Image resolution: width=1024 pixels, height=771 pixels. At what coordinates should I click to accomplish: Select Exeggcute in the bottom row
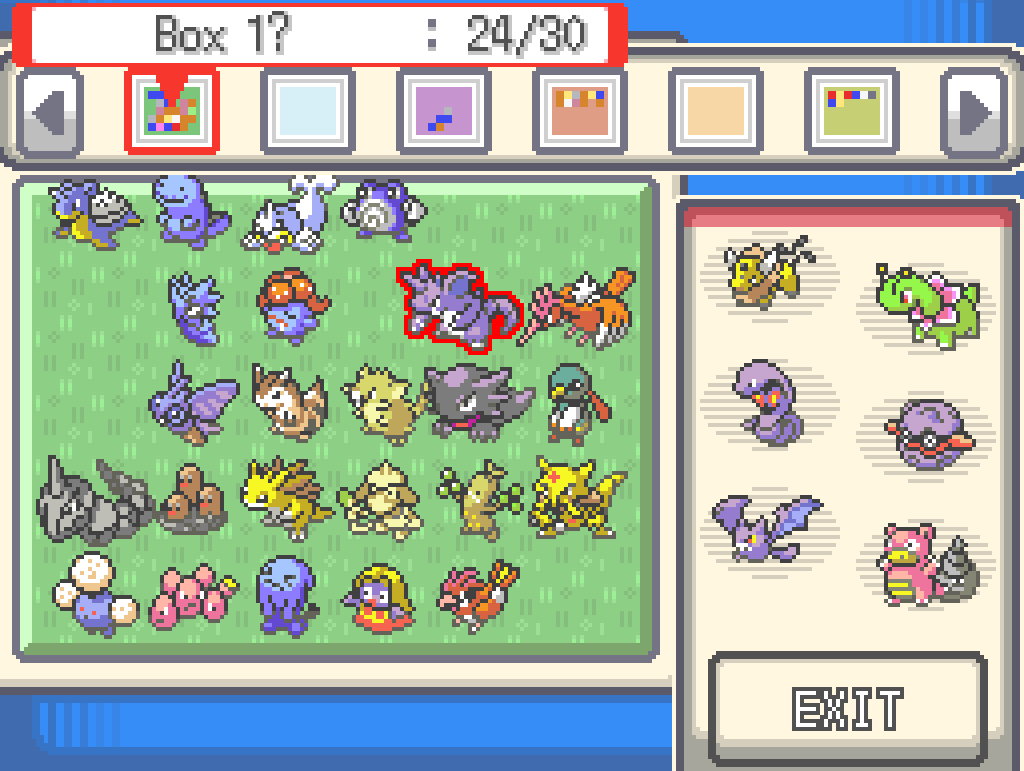190,596
